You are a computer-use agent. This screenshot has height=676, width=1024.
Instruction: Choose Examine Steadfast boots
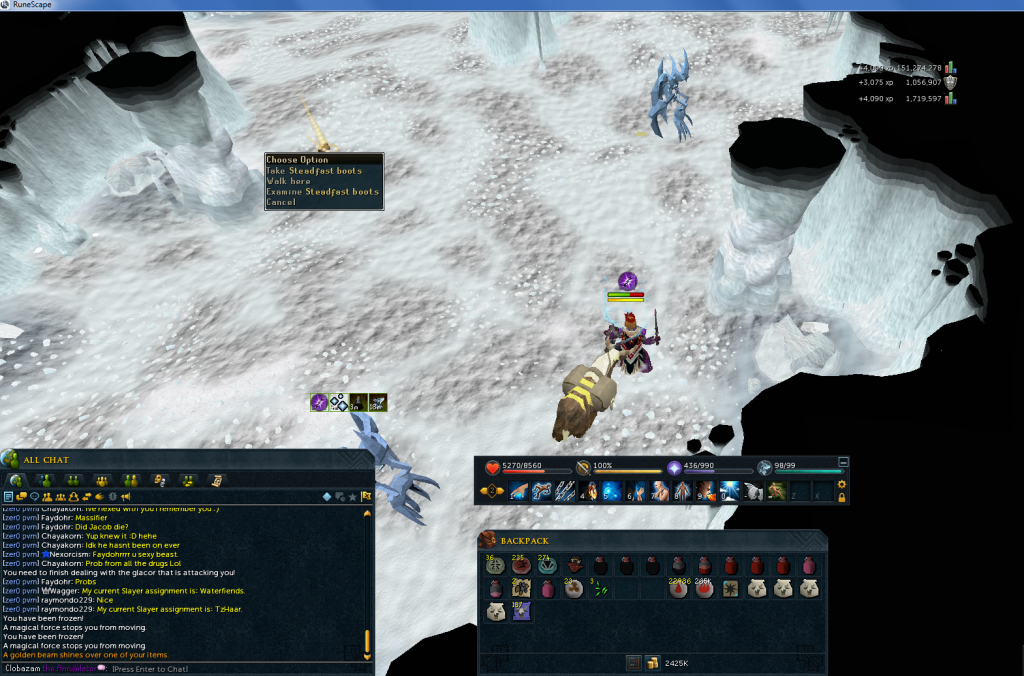(322, 192)
